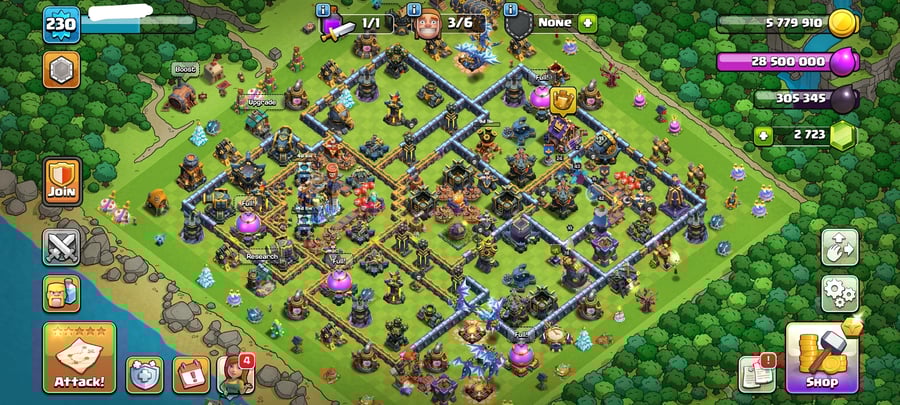
Task: Open the village layout editor hand icon
Action: coord(840,247)
